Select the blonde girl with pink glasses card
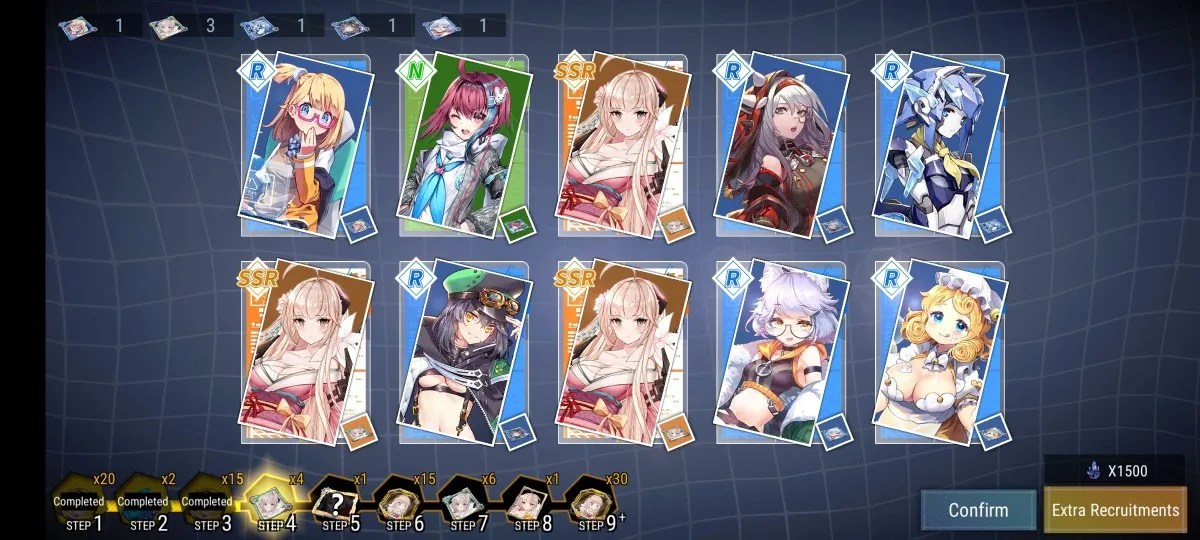Screen dimensions: 1200x540 [306, 143]
